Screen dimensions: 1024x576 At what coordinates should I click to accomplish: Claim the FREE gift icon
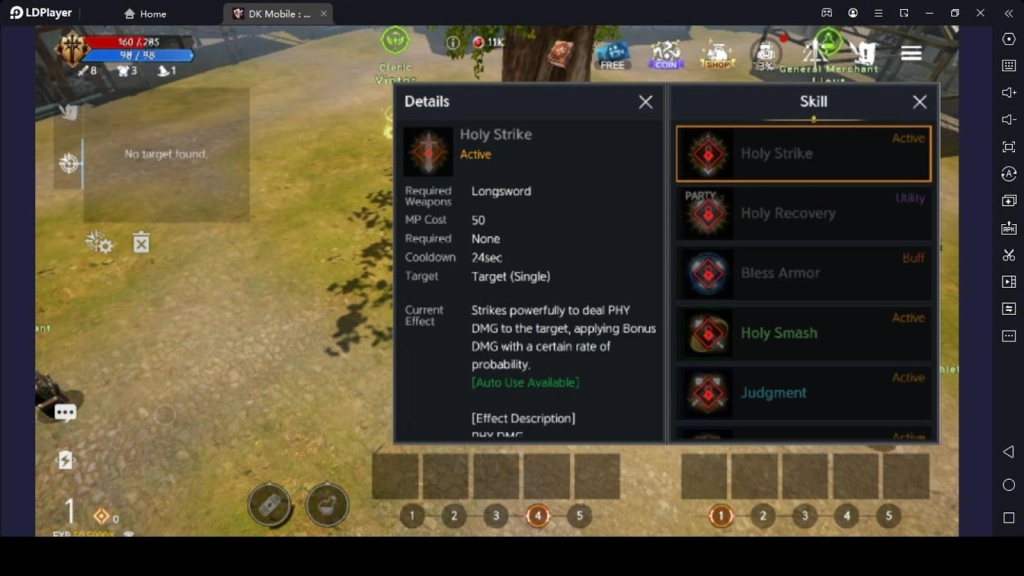point(612,55)
